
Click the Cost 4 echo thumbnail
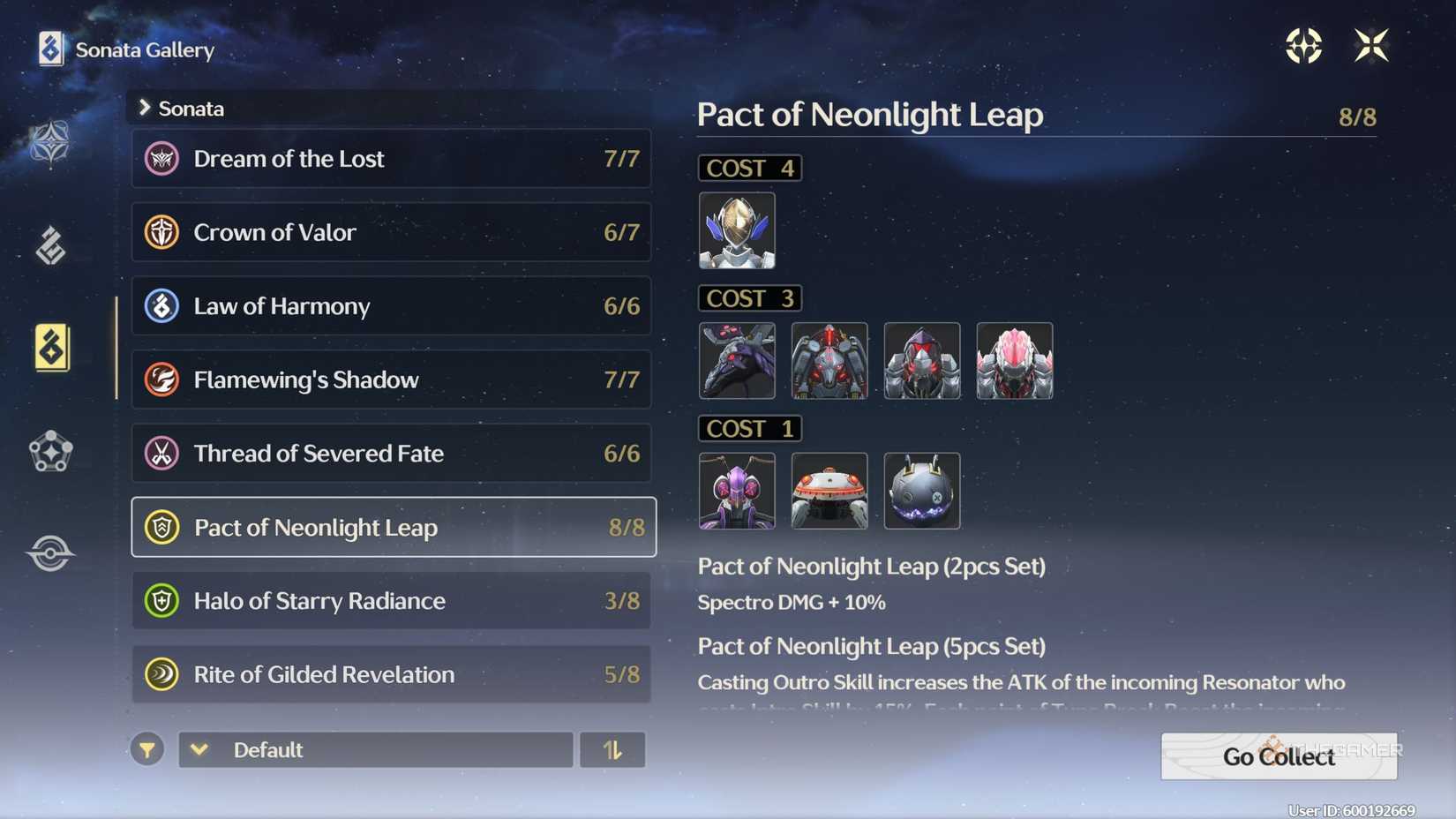click(737, 230)
